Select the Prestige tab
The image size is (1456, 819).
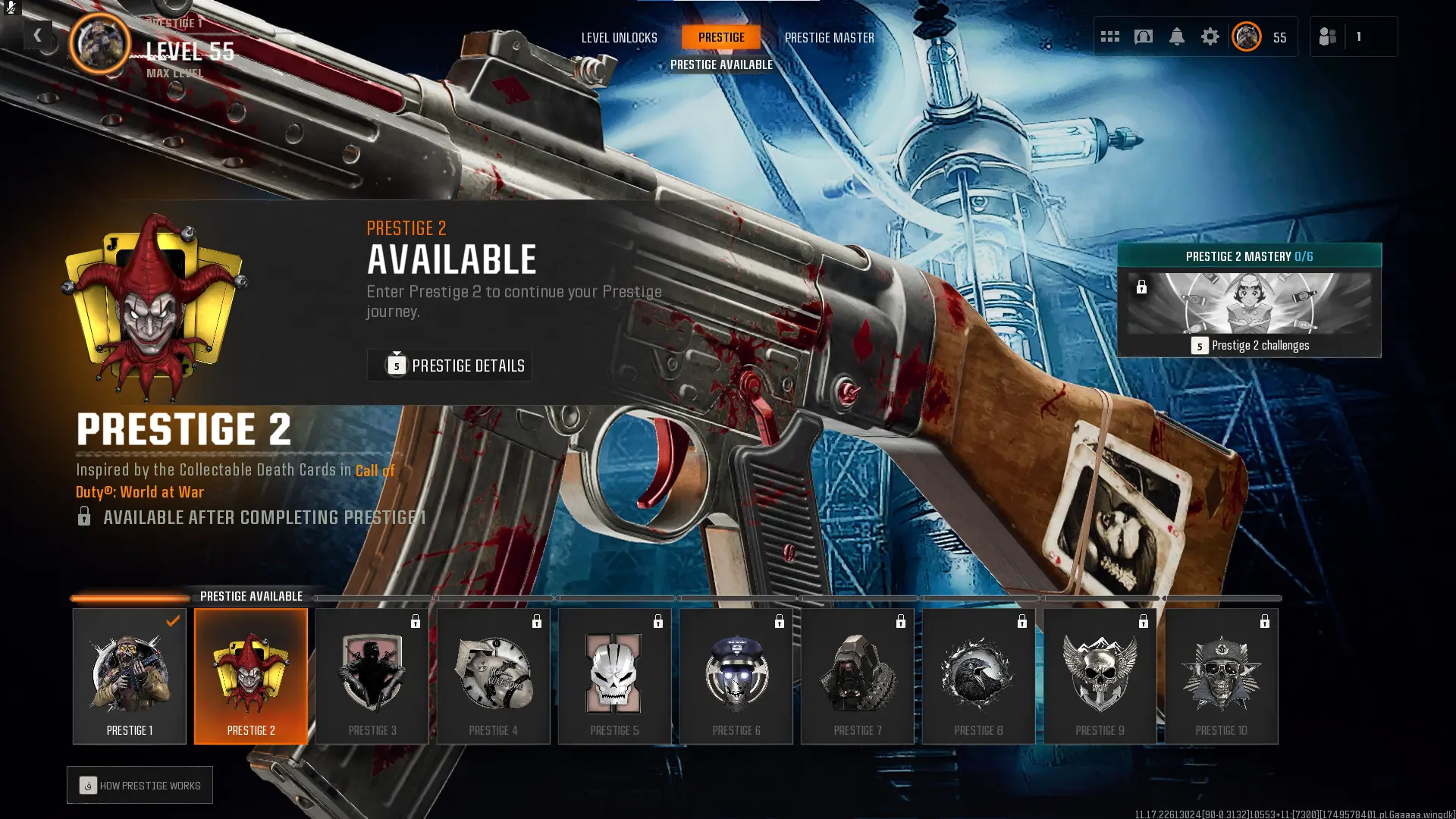721,37
